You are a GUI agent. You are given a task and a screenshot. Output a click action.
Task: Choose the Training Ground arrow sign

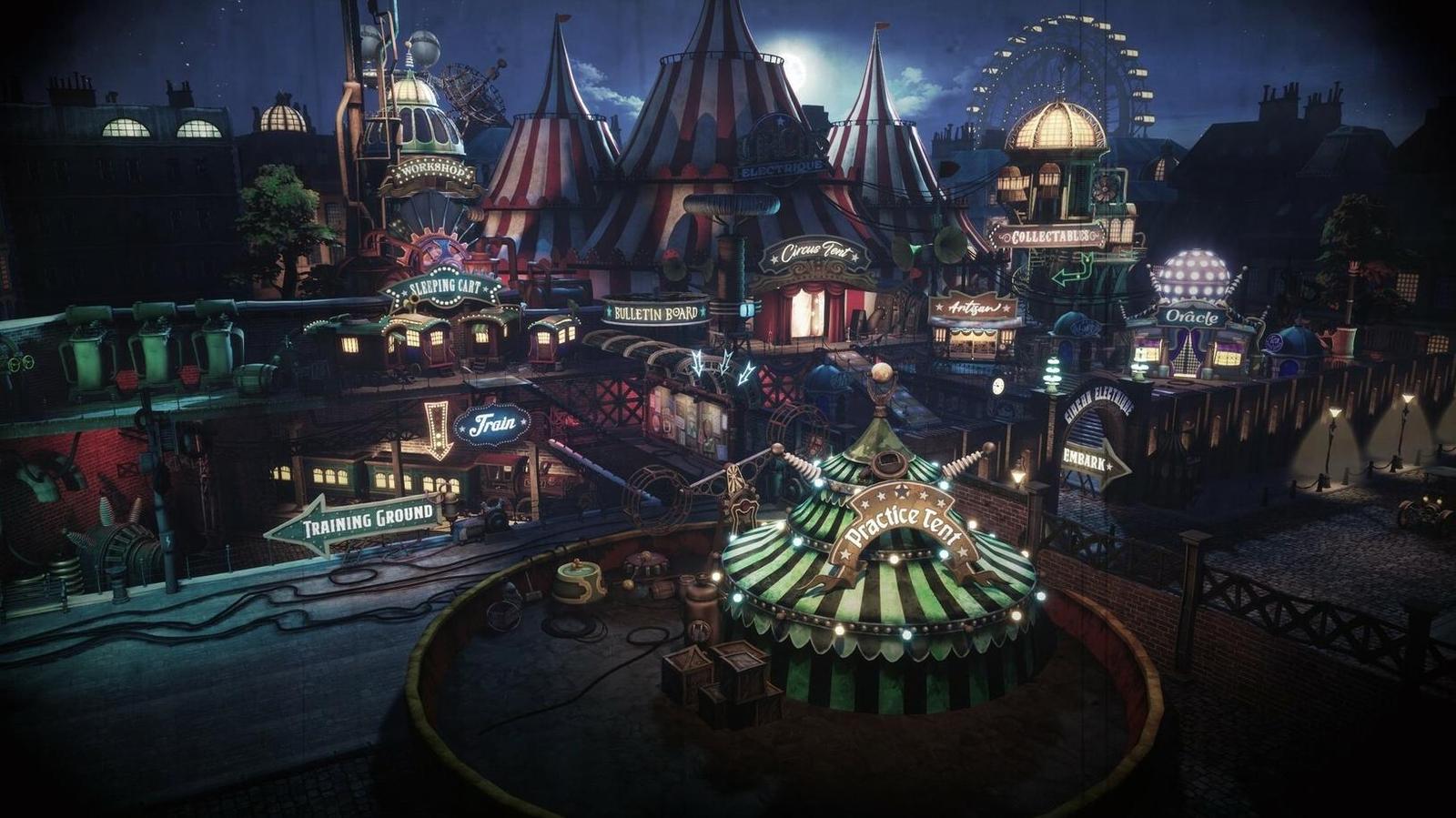(x=358, y=521)
